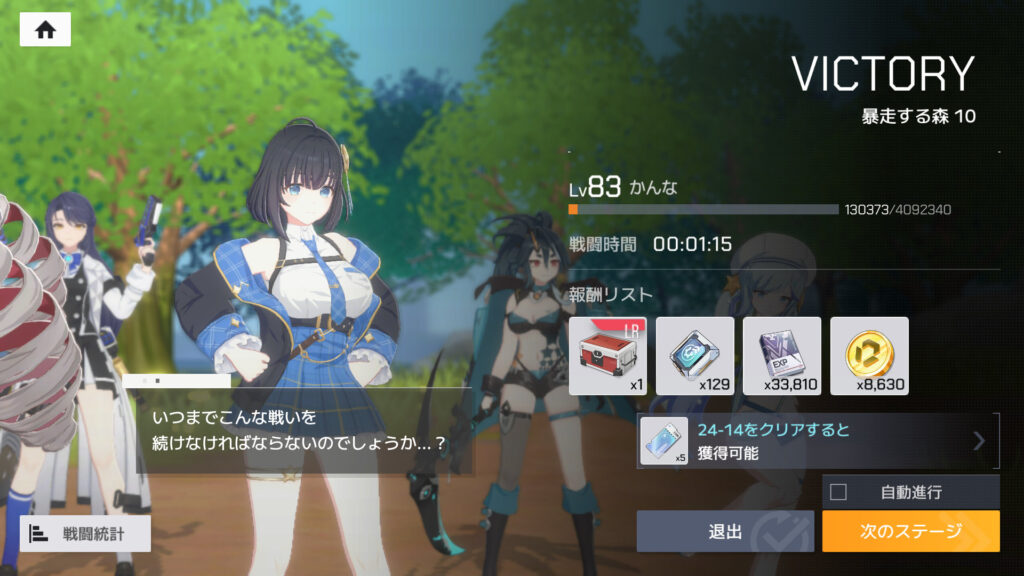Inspect the red LR chest reward

click(x=608, y=355)
